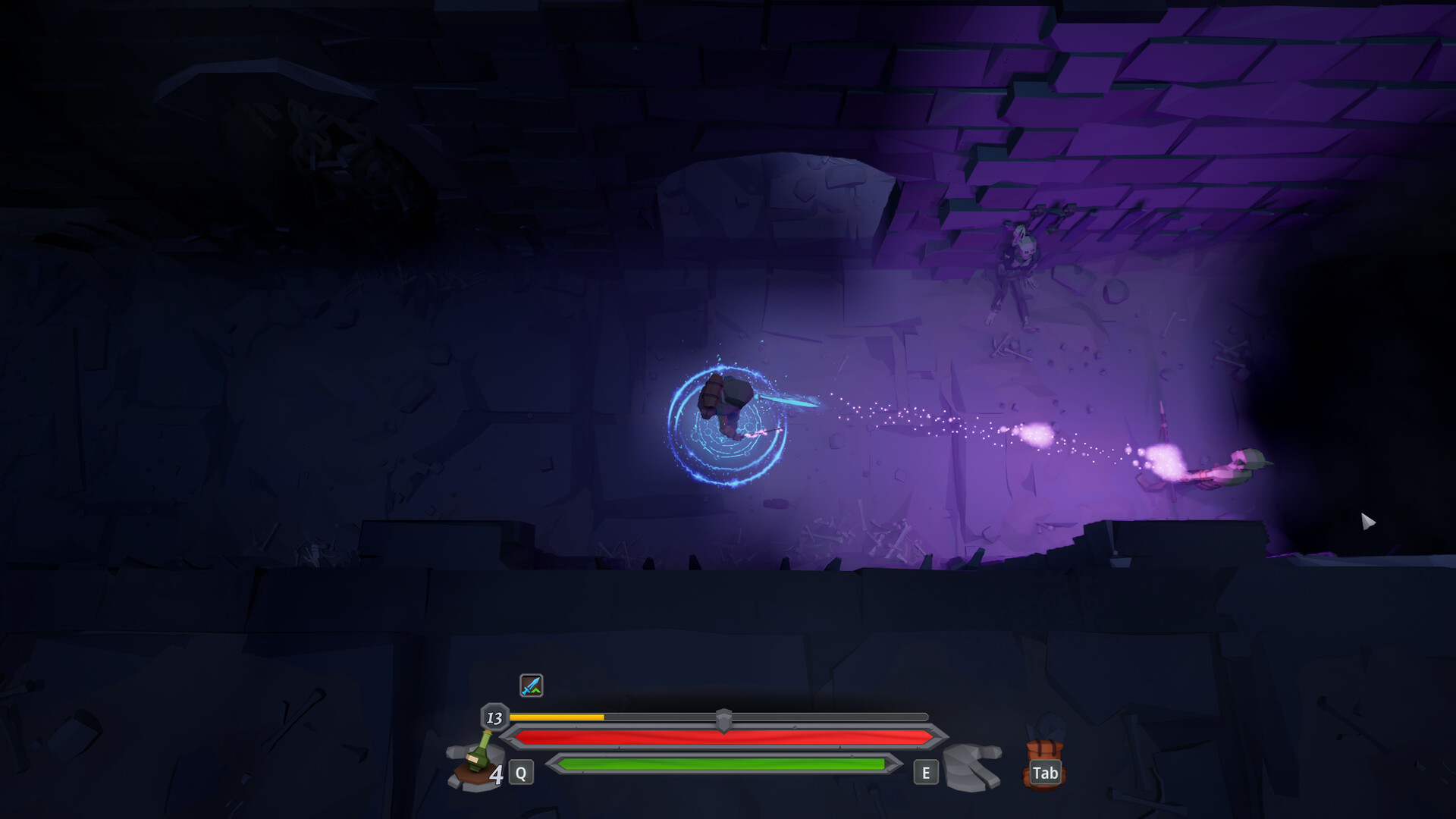Click the mouse cursor arrow location

[x=1367, y=522]
